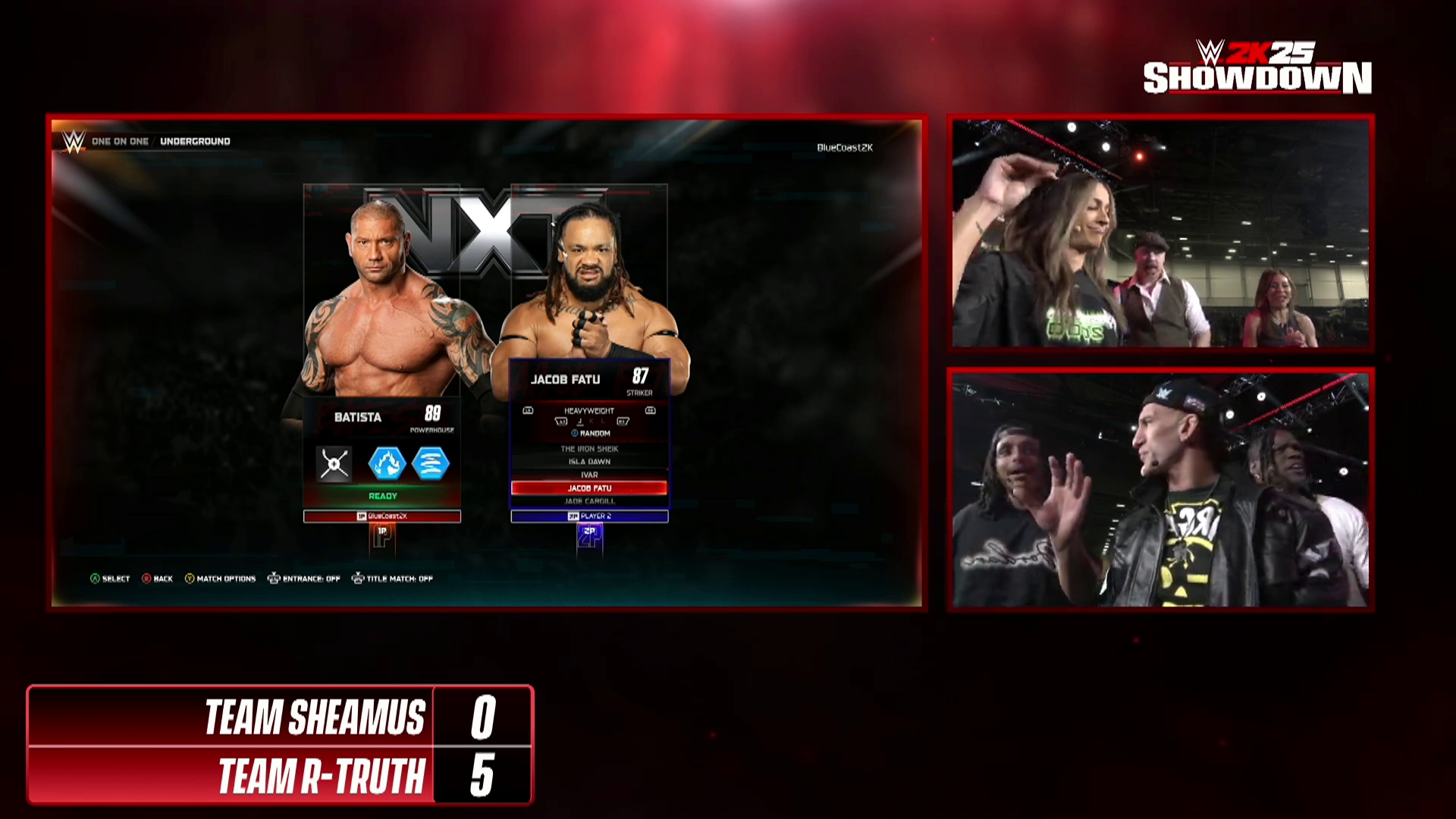This screenshot has width=1456, height=819.
Task: Select the Random superstar option
Action: (x=591, y=434)
